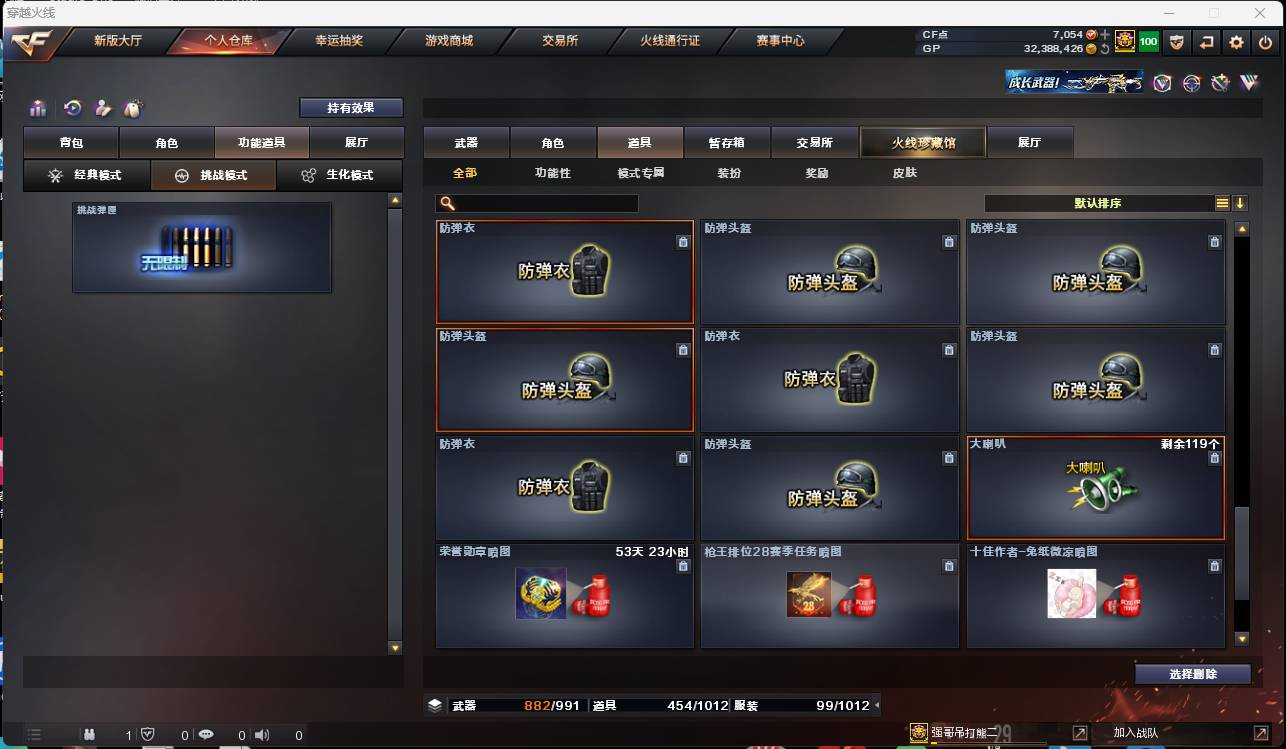Click the GP refresh icon

[x=1105, y=49]
